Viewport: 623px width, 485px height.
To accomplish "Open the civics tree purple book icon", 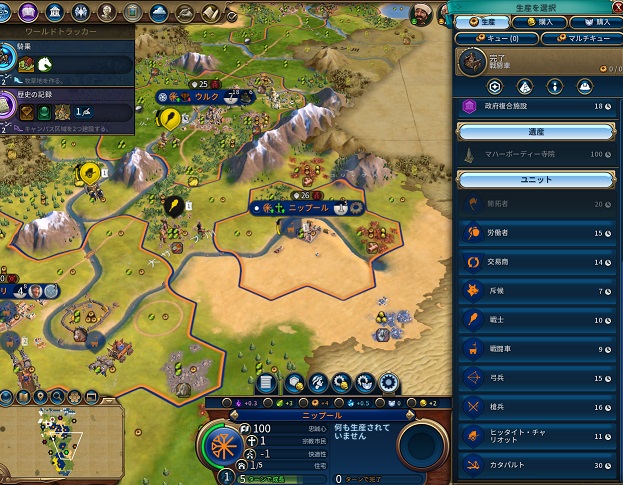I will [x=29, y=13].
